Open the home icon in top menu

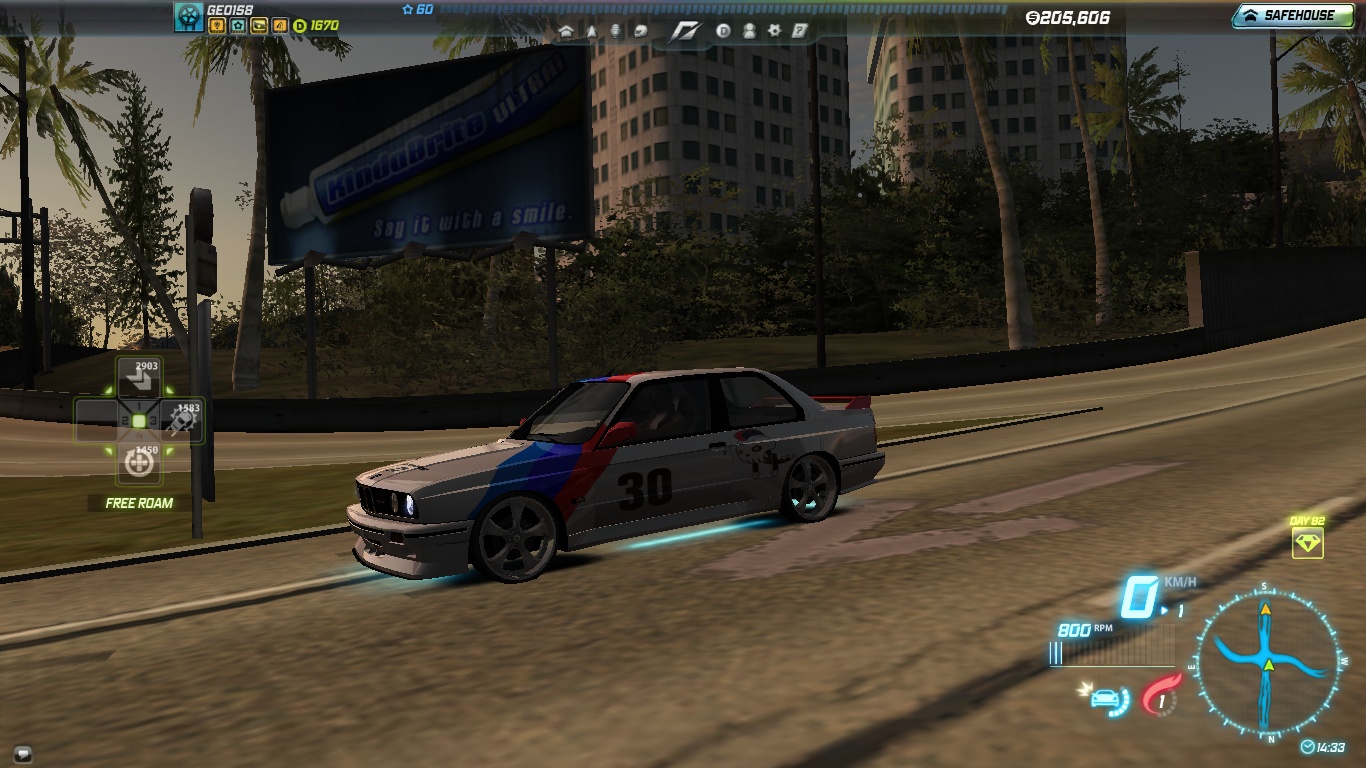(x=567, y=31)
